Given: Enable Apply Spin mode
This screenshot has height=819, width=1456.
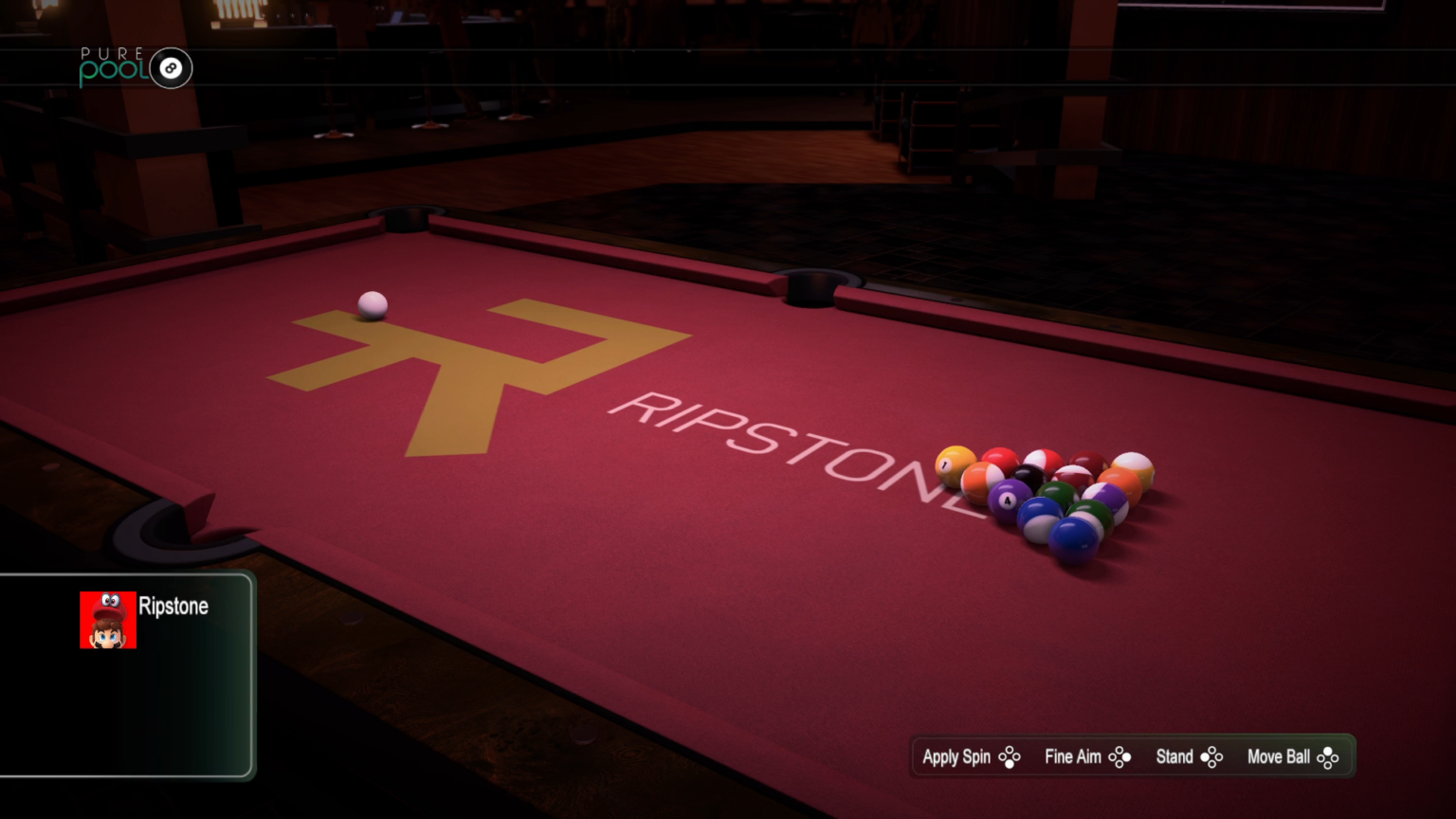Looking at the screenshot, I should pos(956,756).
